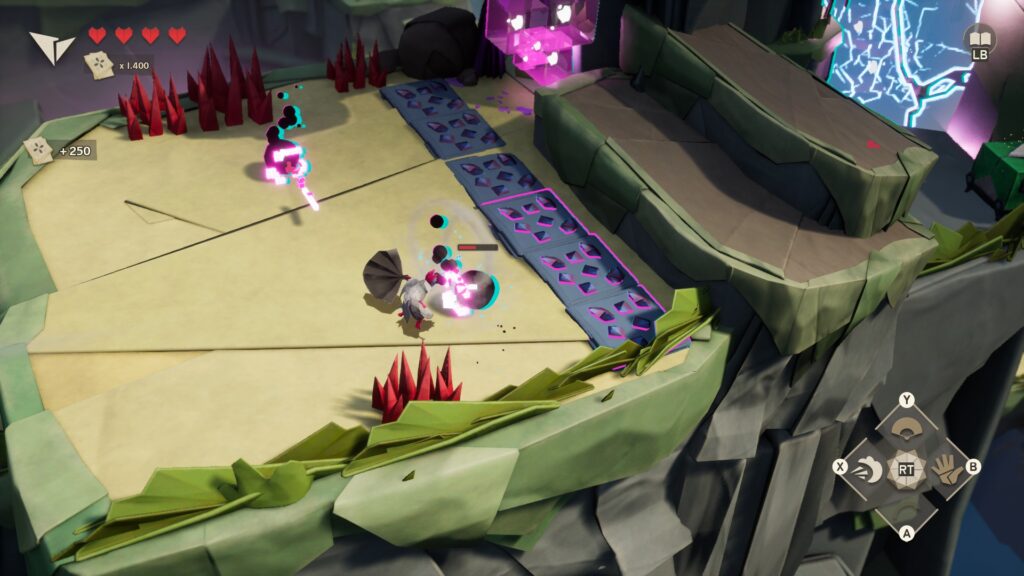Open the journal book icon

click(x=979, y=38)
